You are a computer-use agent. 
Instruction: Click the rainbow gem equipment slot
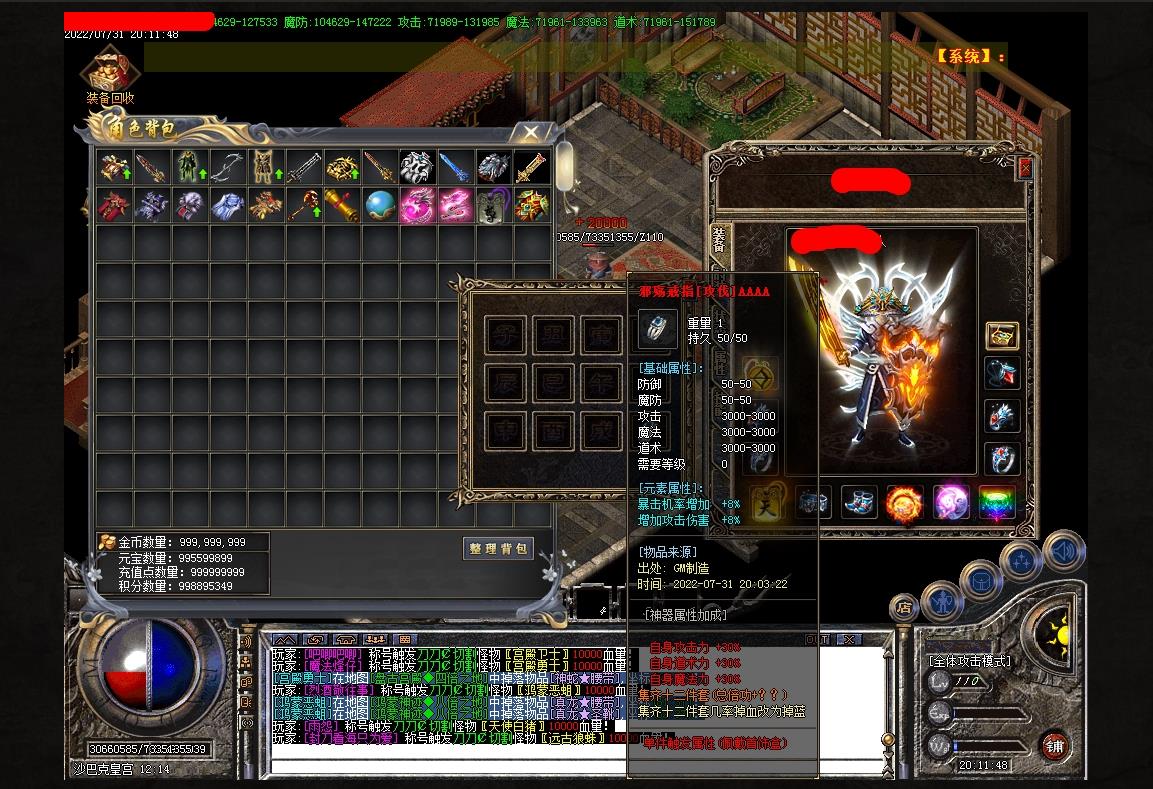tap(996, 502)
